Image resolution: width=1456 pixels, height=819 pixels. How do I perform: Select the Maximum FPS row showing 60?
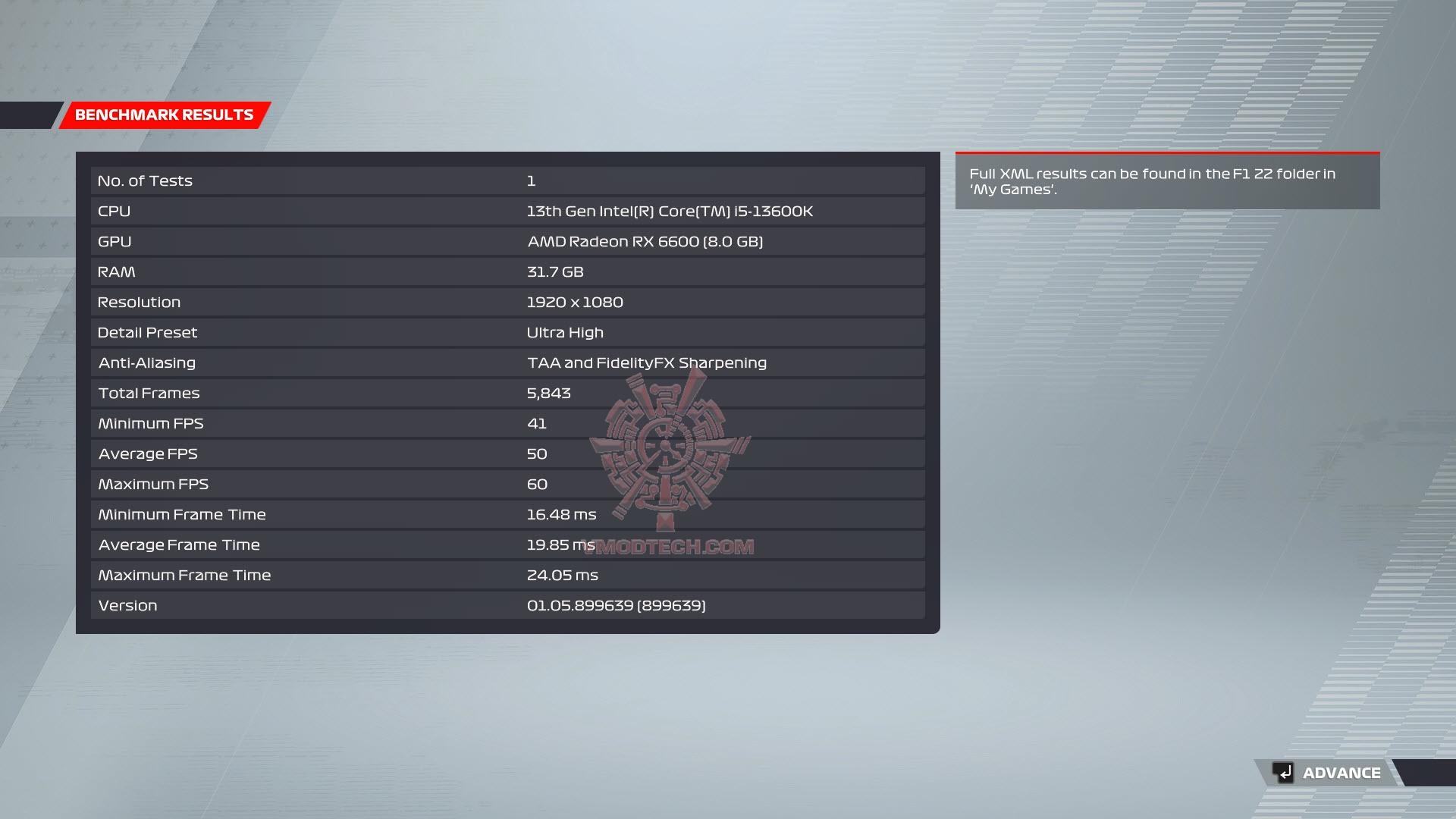pos(508,484)
